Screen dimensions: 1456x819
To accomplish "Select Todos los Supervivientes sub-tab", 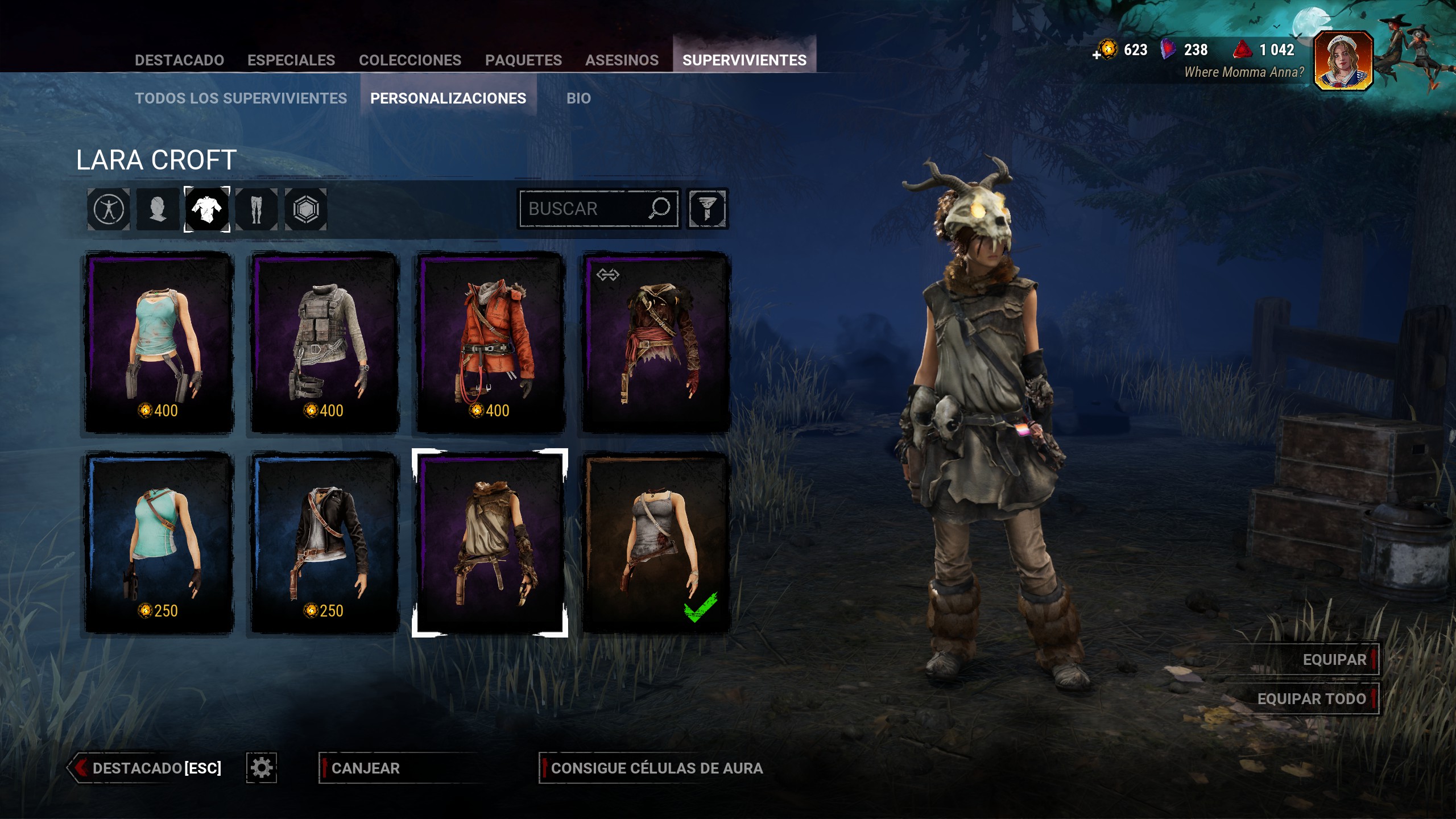I will pyautogui.click(x=241, y=98).
